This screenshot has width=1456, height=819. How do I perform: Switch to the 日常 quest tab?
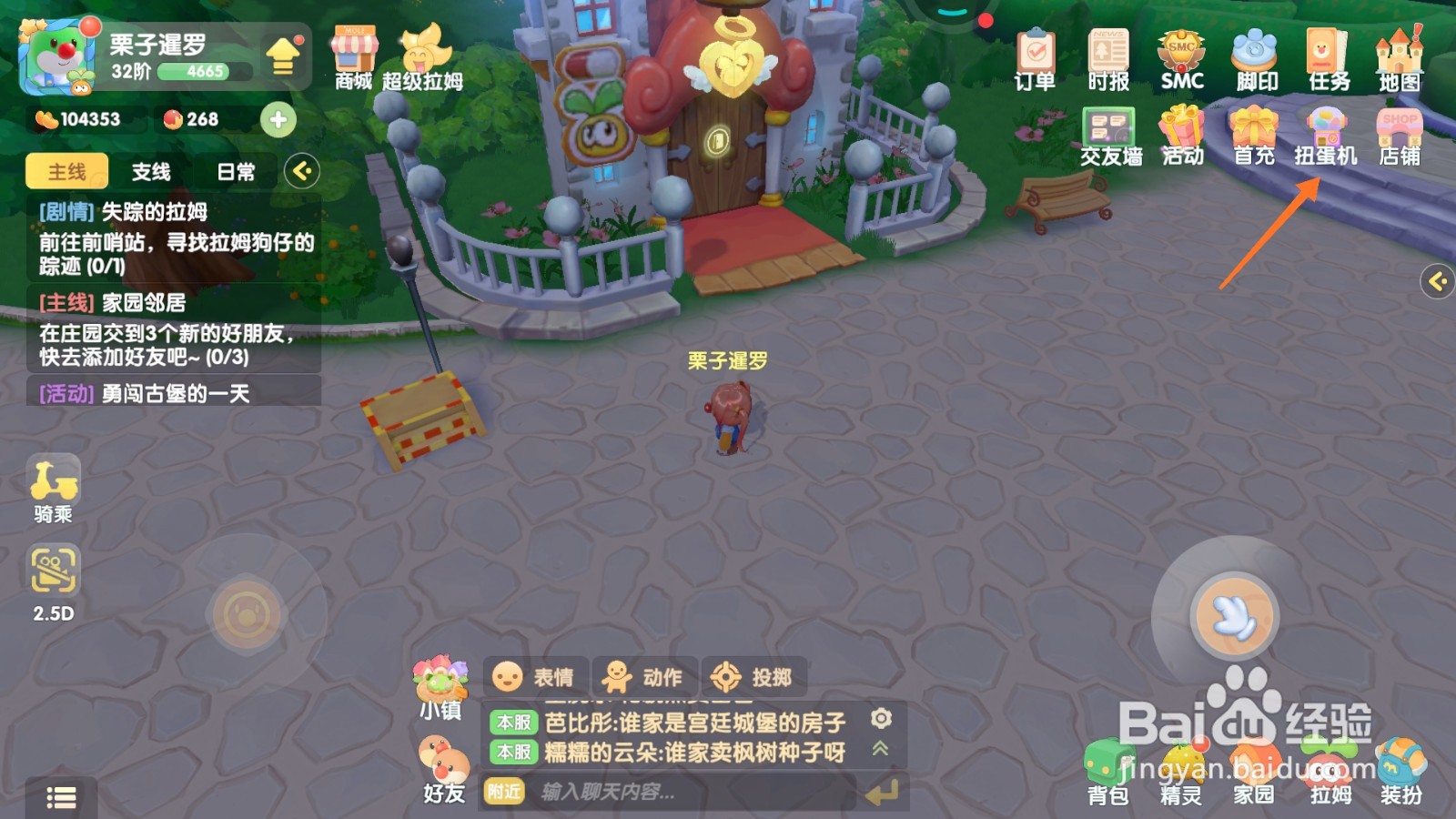[235, 171]
